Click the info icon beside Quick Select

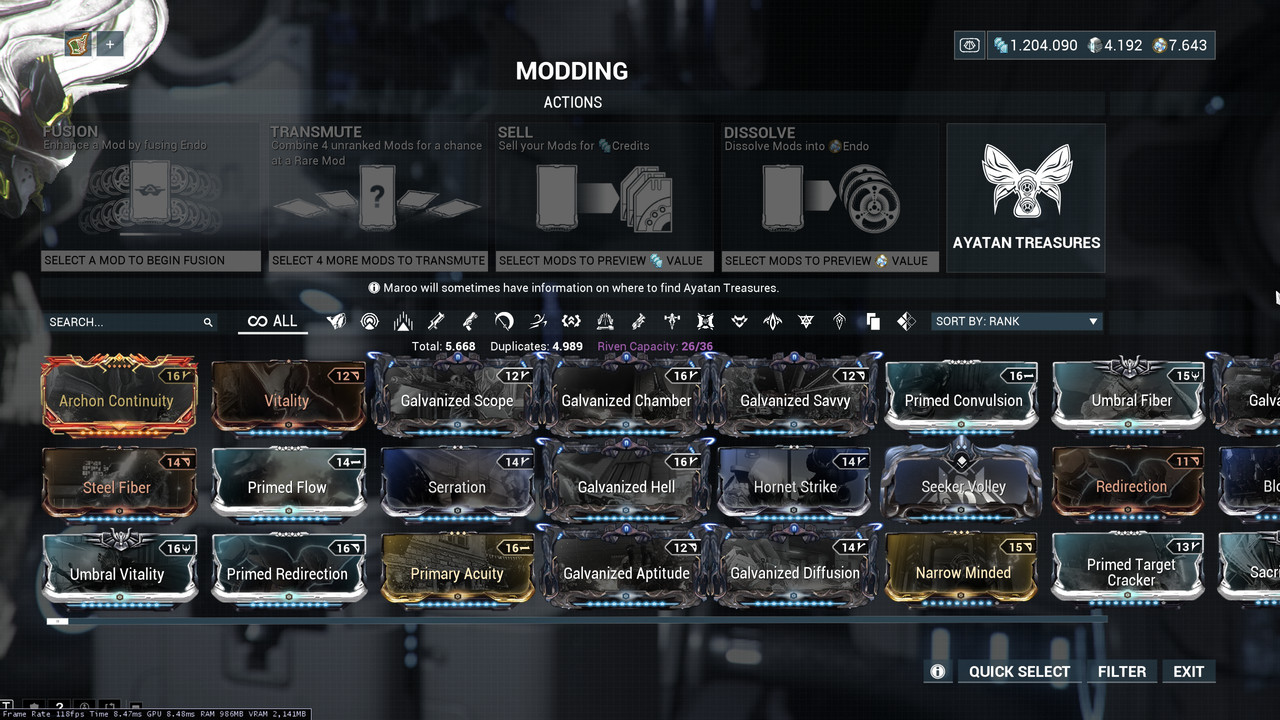coord(938,672)
